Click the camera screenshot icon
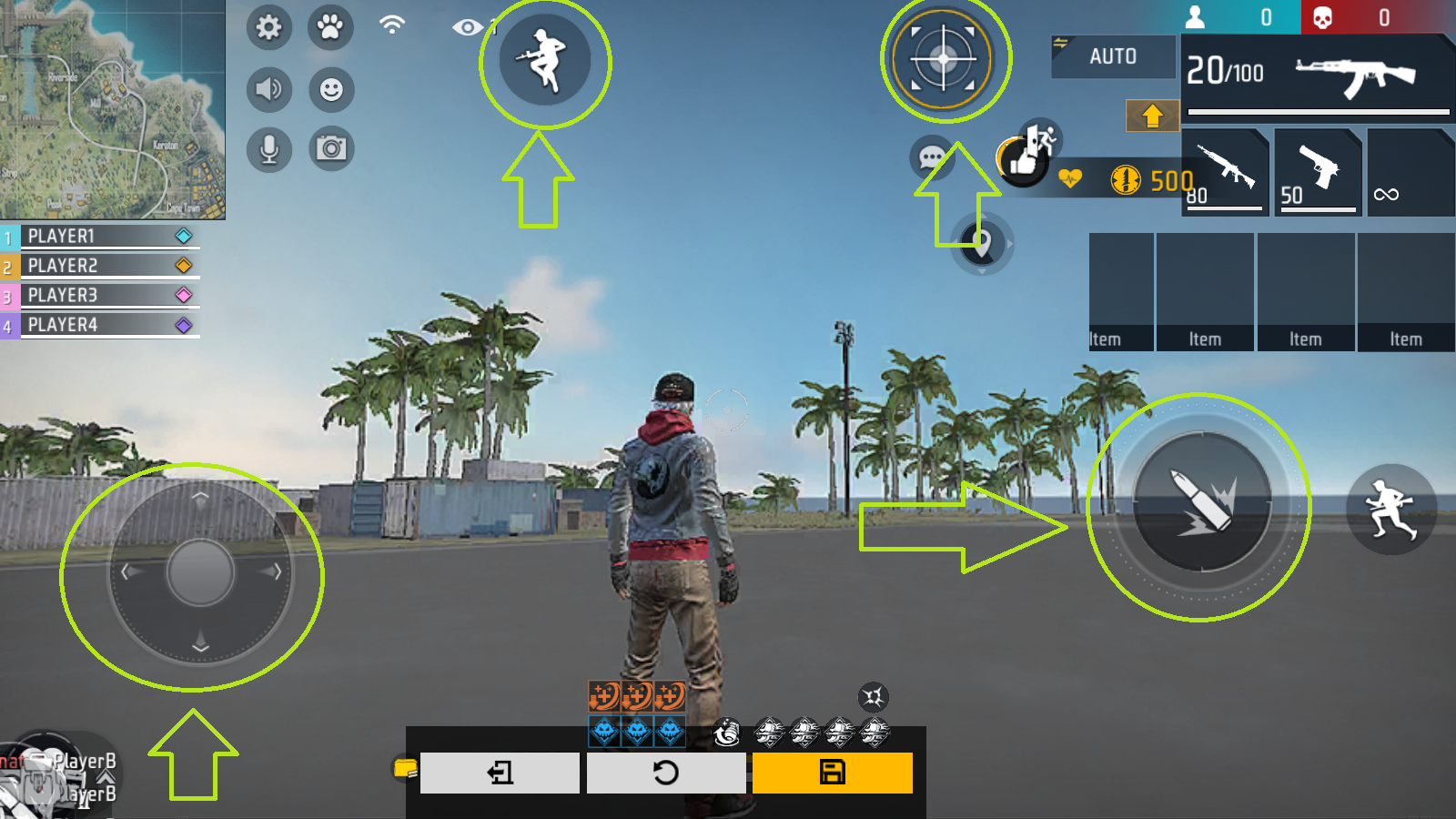The image size is (1456, 819). coord(331,148)
